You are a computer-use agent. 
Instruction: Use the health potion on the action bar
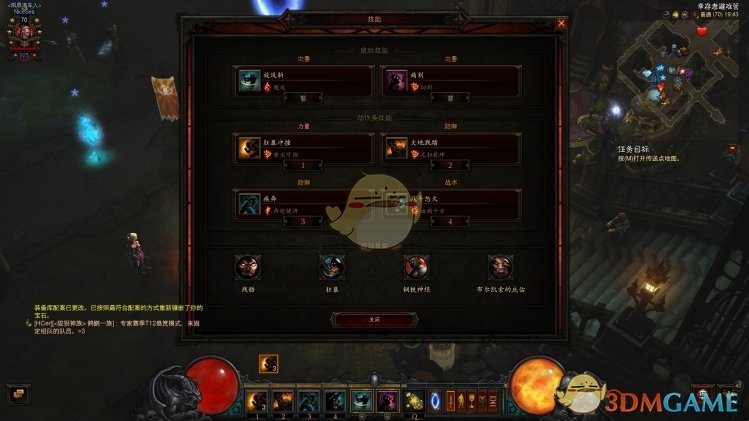click(413, 401)
